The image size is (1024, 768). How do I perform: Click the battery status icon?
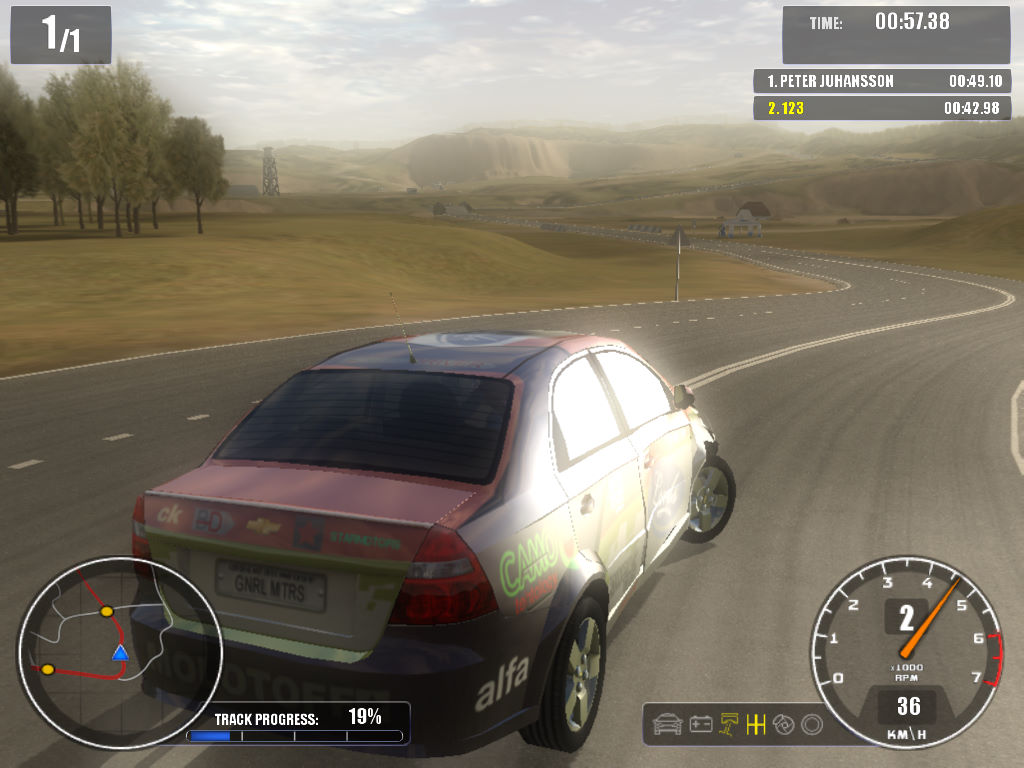point(701,723)
